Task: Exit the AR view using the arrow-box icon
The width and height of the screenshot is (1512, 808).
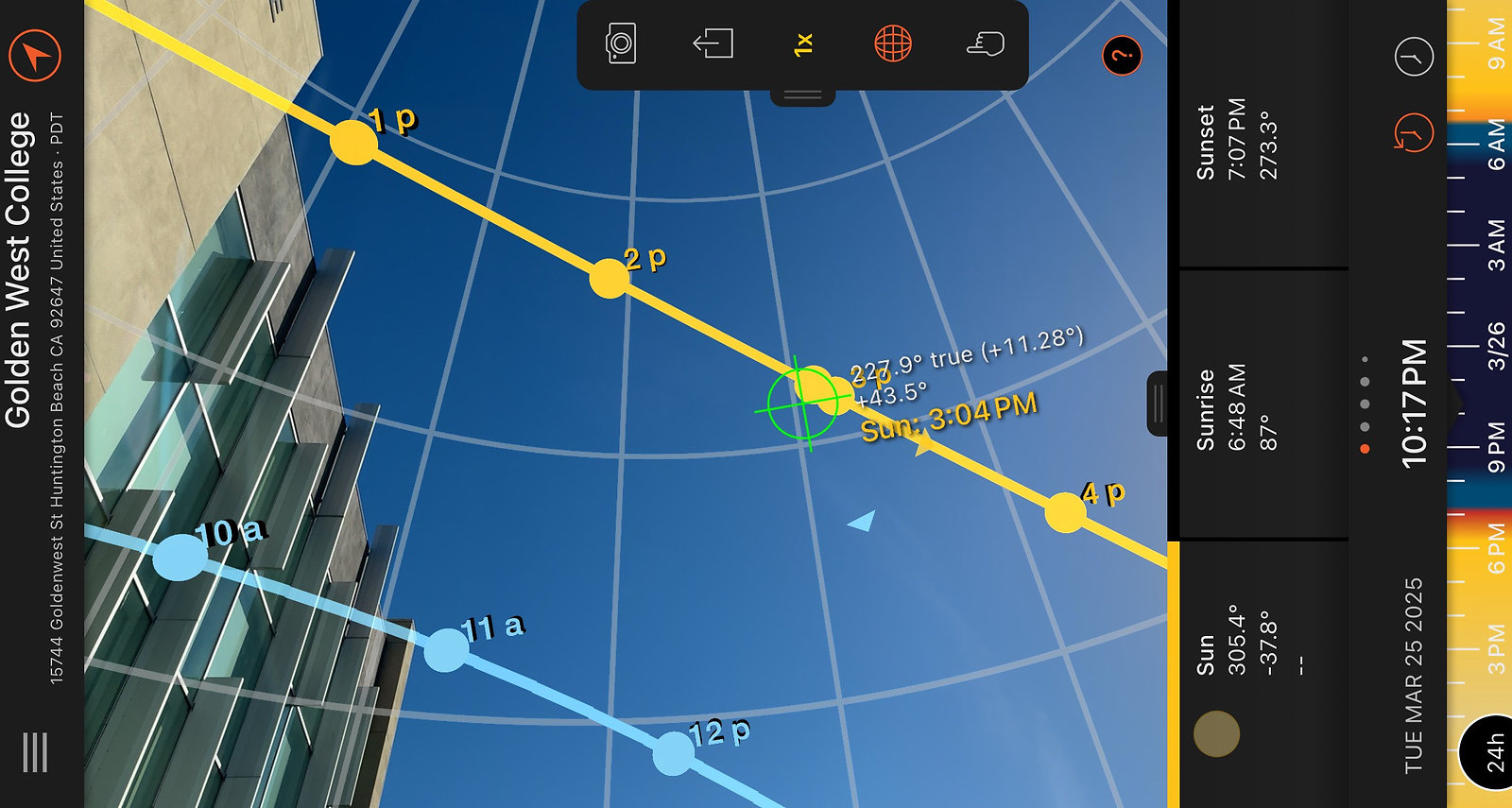Action: click(x=713, y=43)
